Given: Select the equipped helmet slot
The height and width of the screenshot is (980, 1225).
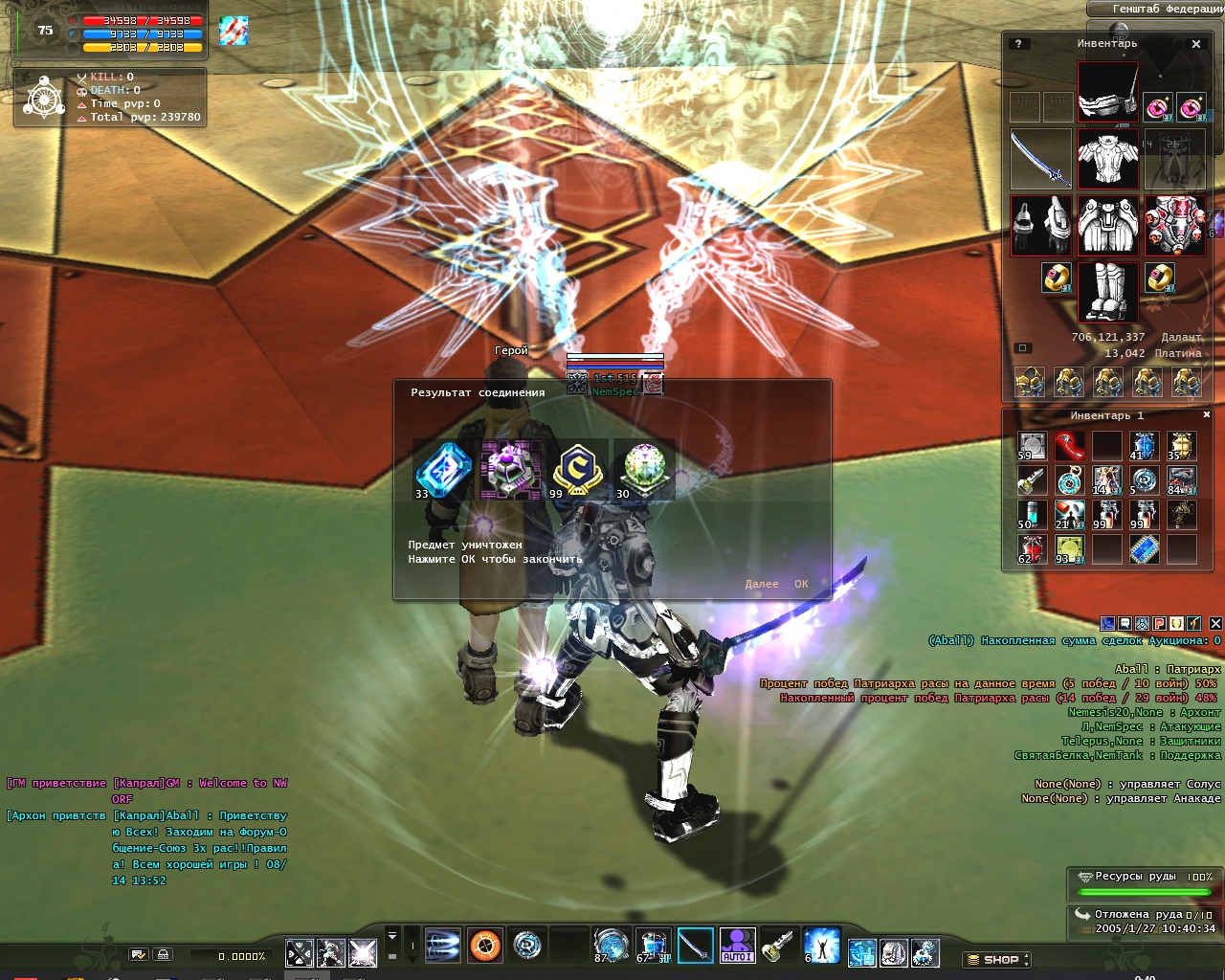Looking at the screenshot, I should tap(1108, 91).
